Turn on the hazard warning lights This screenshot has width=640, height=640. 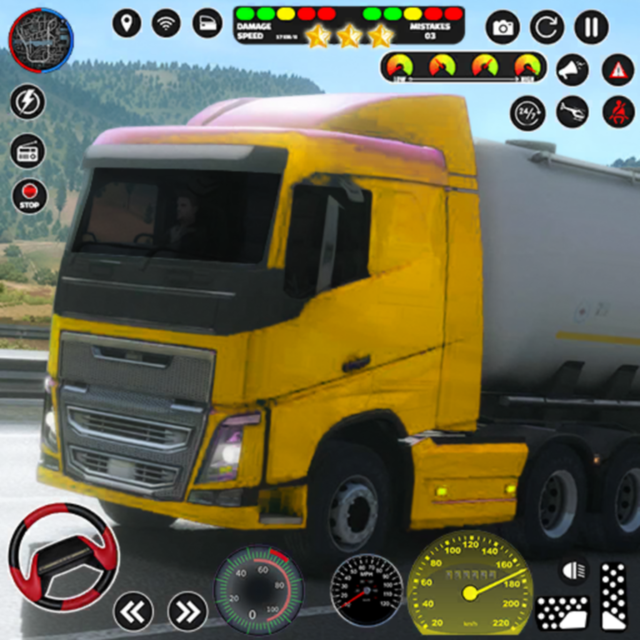pyautogui.click(x=618, y=70)
